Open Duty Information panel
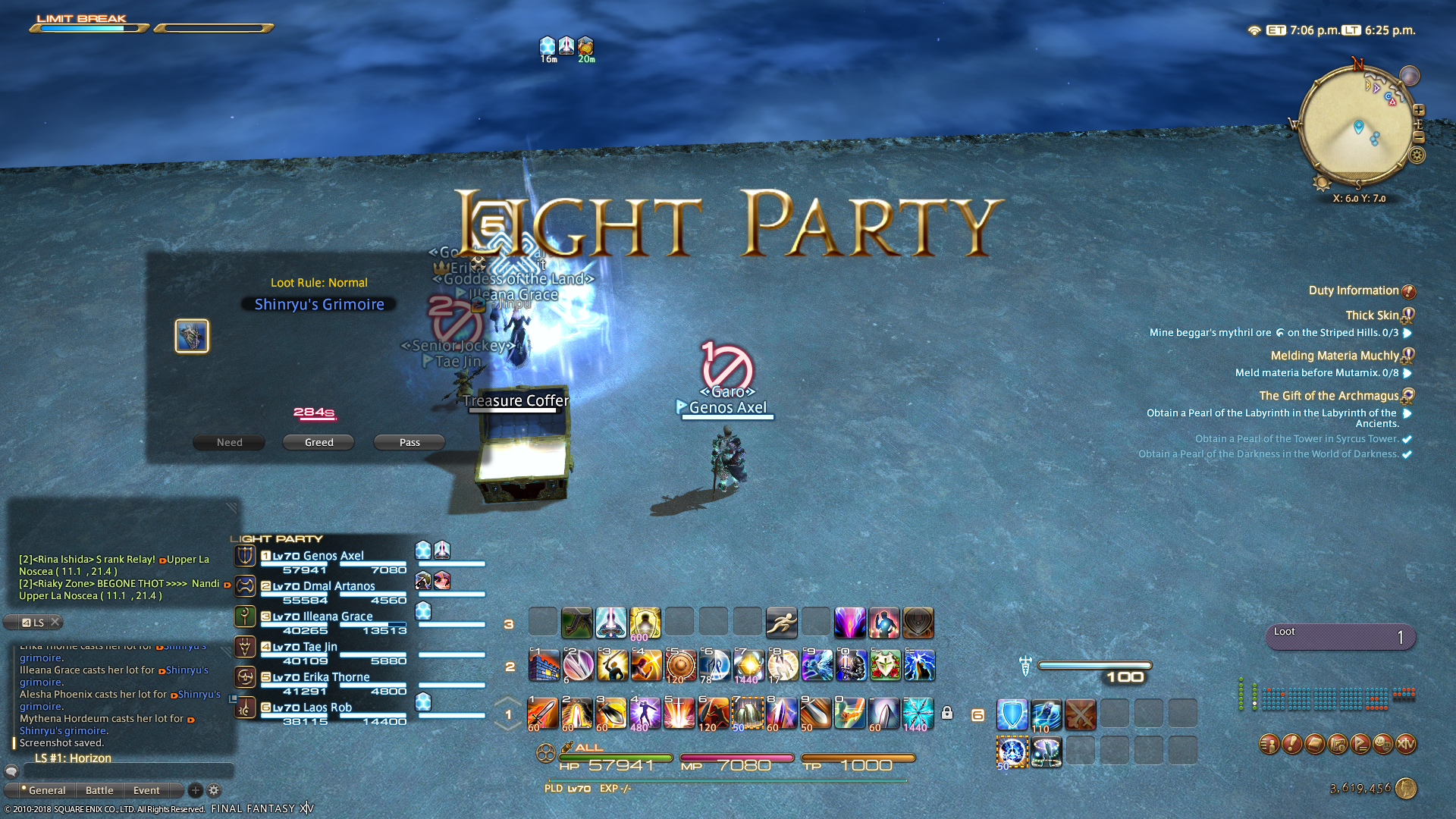The height and width of the screenshot is (819, 1456). 1354,290
